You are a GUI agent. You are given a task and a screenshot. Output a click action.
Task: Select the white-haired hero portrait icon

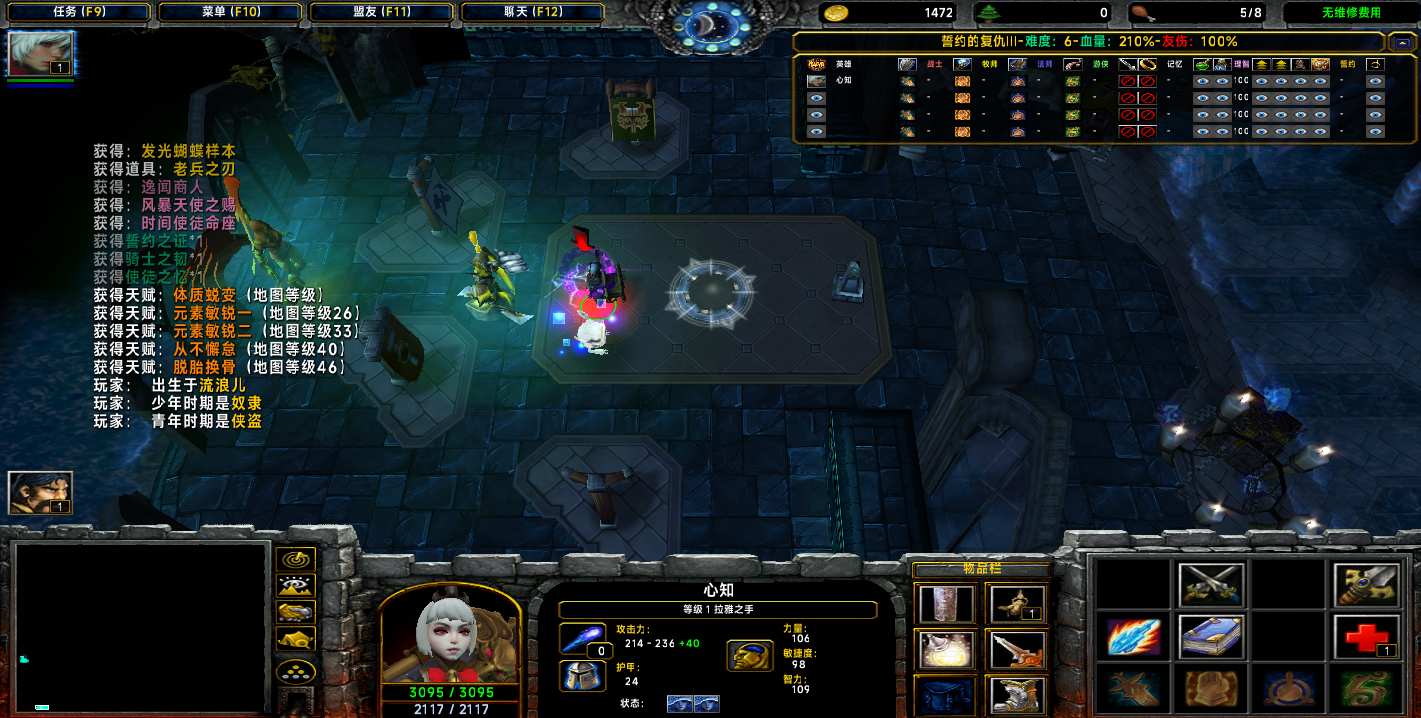pos(41,53)
